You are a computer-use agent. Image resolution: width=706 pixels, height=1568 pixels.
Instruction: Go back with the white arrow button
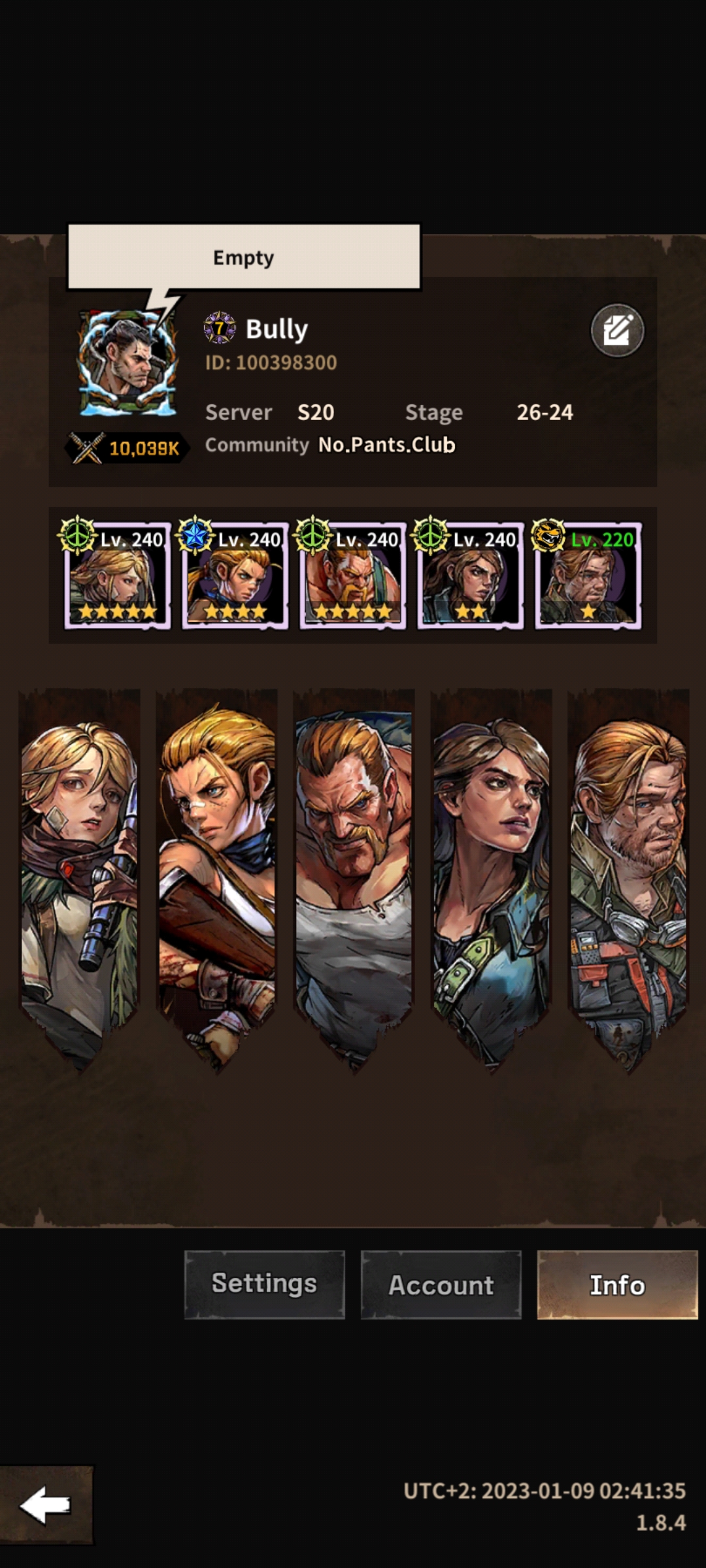coord(46,1505)
